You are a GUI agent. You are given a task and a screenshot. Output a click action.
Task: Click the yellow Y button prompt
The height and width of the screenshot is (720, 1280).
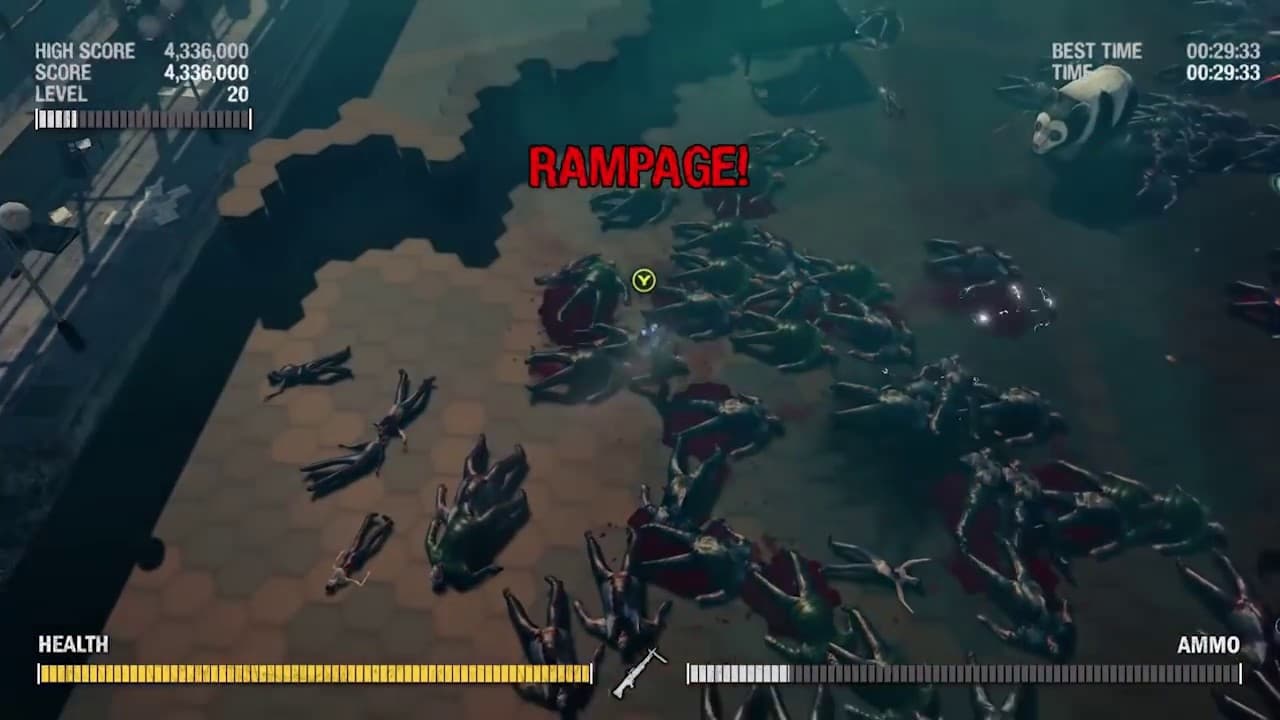point(644,281)
